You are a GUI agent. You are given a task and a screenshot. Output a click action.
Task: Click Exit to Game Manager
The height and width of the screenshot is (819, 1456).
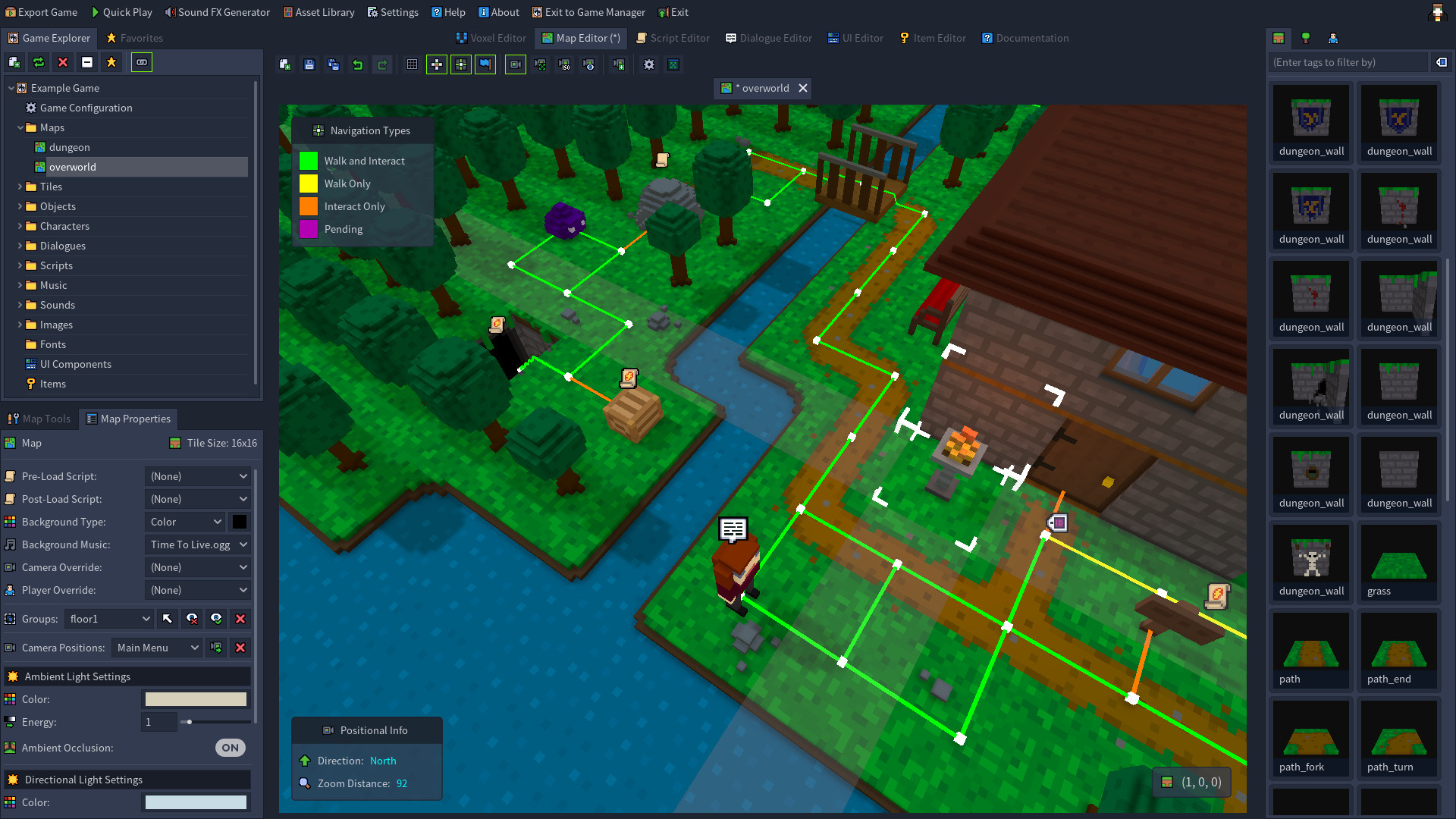[588, 11]
